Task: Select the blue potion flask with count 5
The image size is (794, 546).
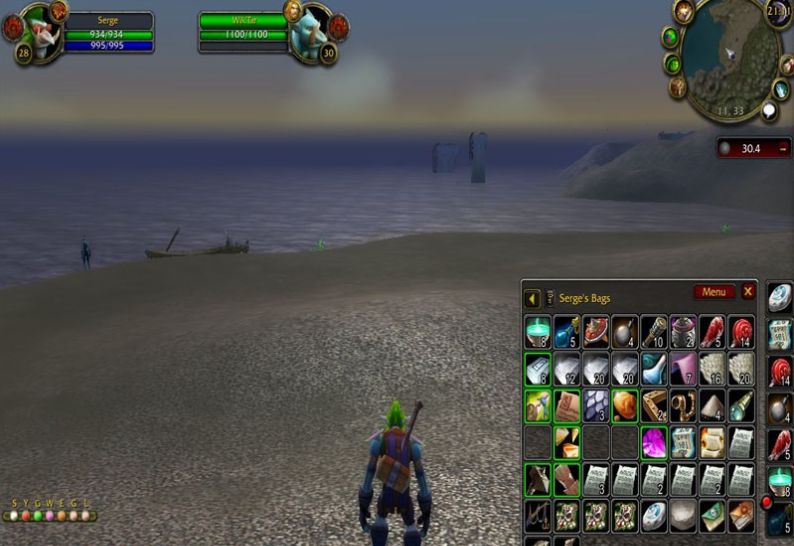Action: (567, 332)
